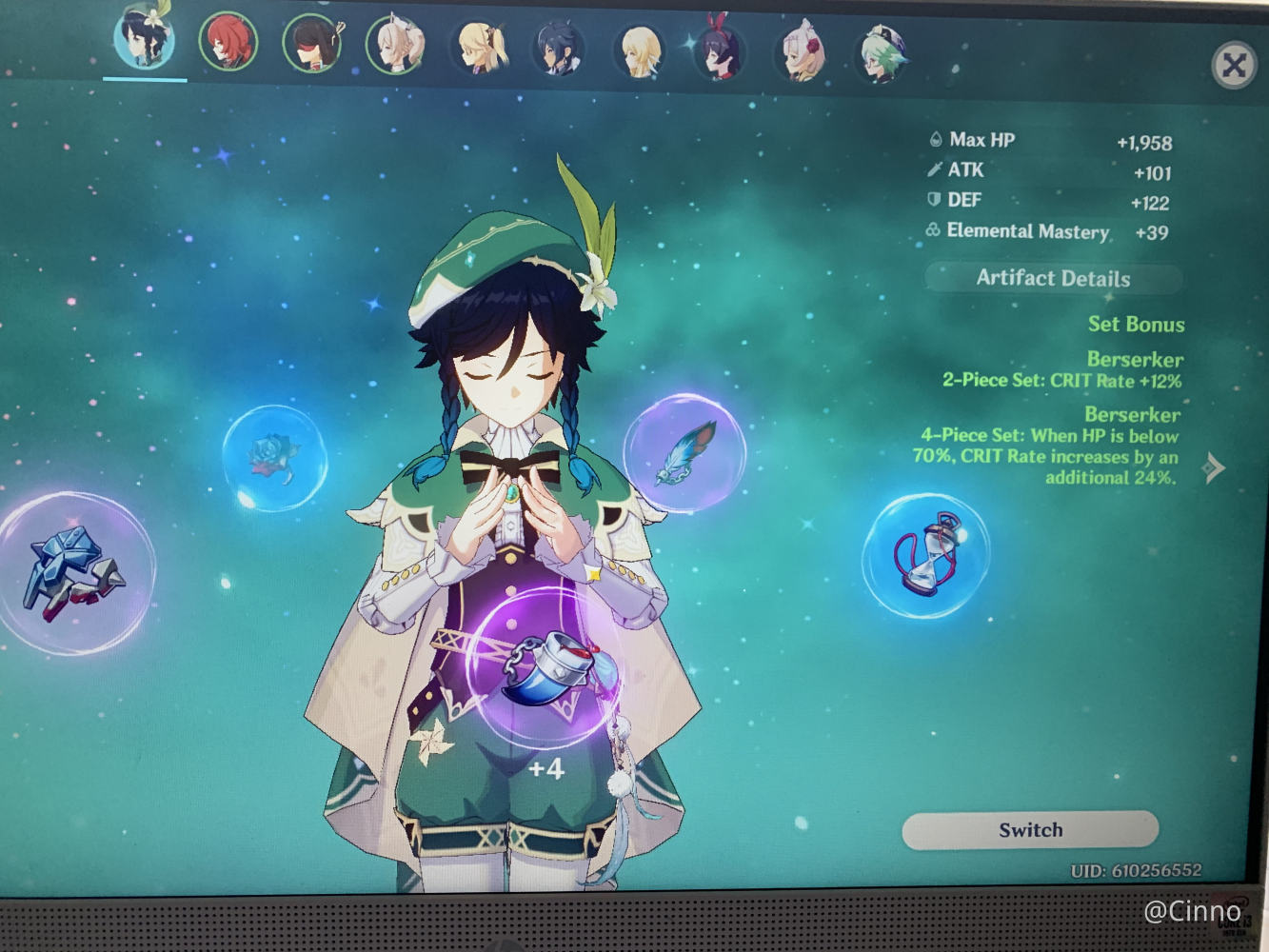Switch to Amber with the red ribbon
This screenshot has width=1269, height=952.
pyautogui.click(x=721, y=50)
